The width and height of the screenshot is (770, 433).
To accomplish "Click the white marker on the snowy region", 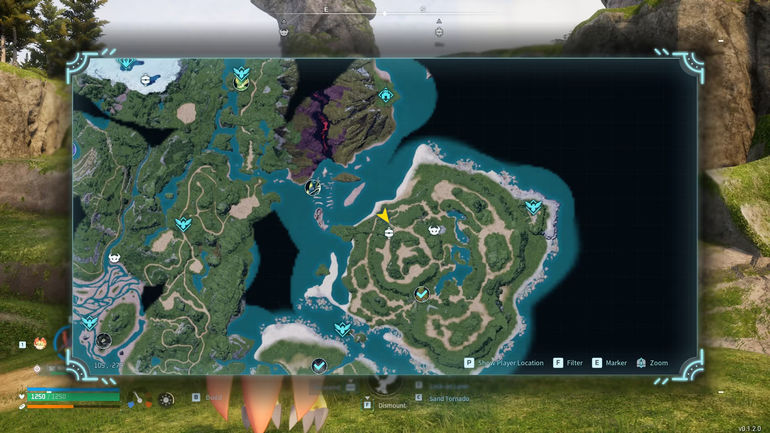I will [147, 79].
